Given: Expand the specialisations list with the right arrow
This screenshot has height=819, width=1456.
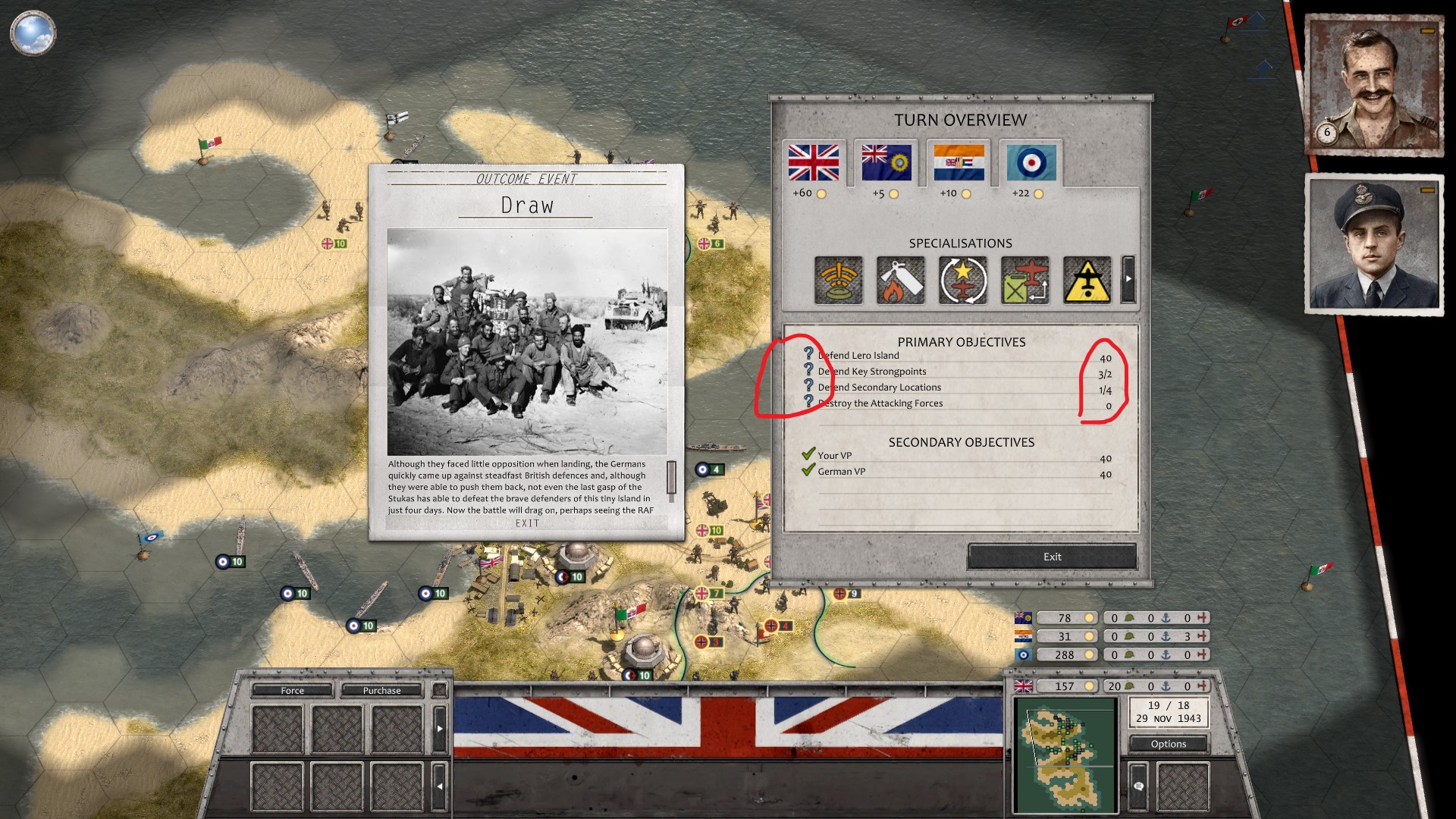Looking at the screenshot, I should [1128, 279].
